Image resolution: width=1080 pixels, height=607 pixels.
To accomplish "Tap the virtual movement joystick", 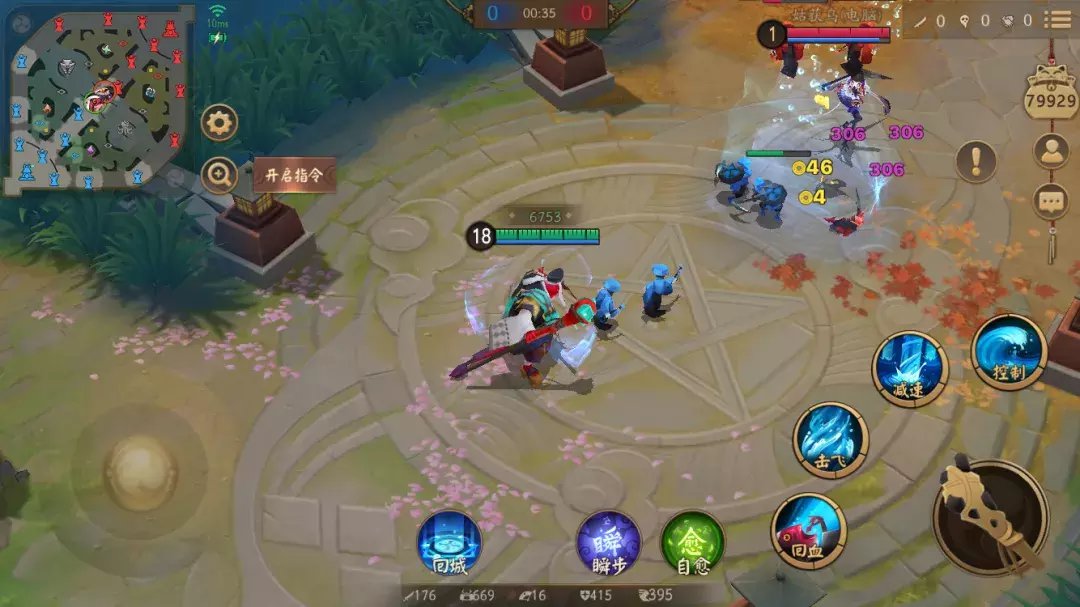I will pyautogui.click(x=141, y=472).
